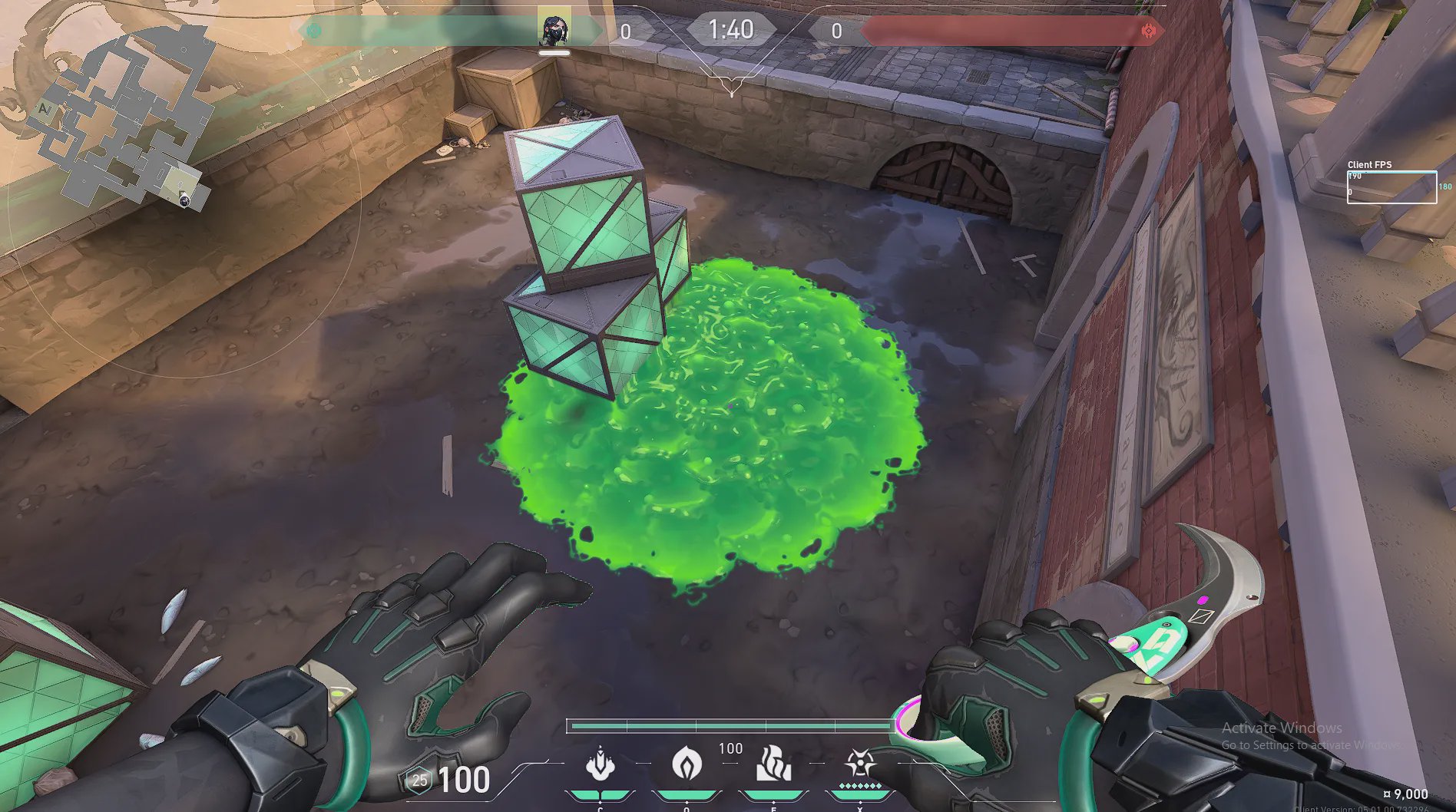Activate Viper's Snake Bite ability icon
This screenshot has width=1456, height=812.
pos(600,764)
